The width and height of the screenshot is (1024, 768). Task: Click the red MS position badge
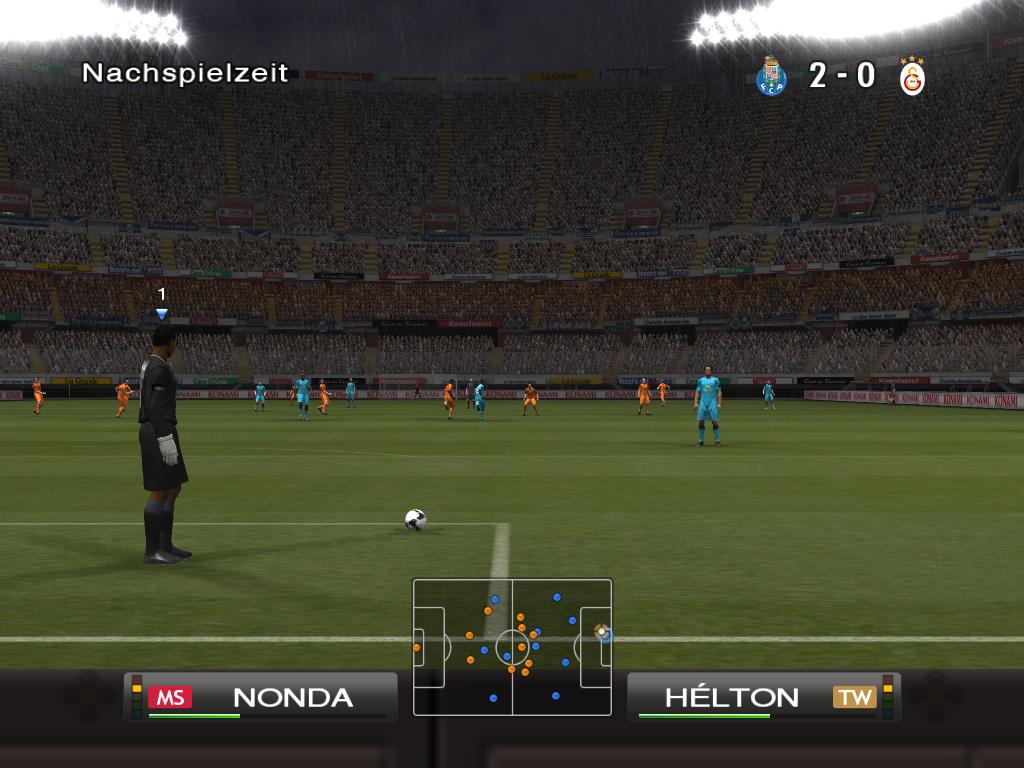(x=170, y=698)
